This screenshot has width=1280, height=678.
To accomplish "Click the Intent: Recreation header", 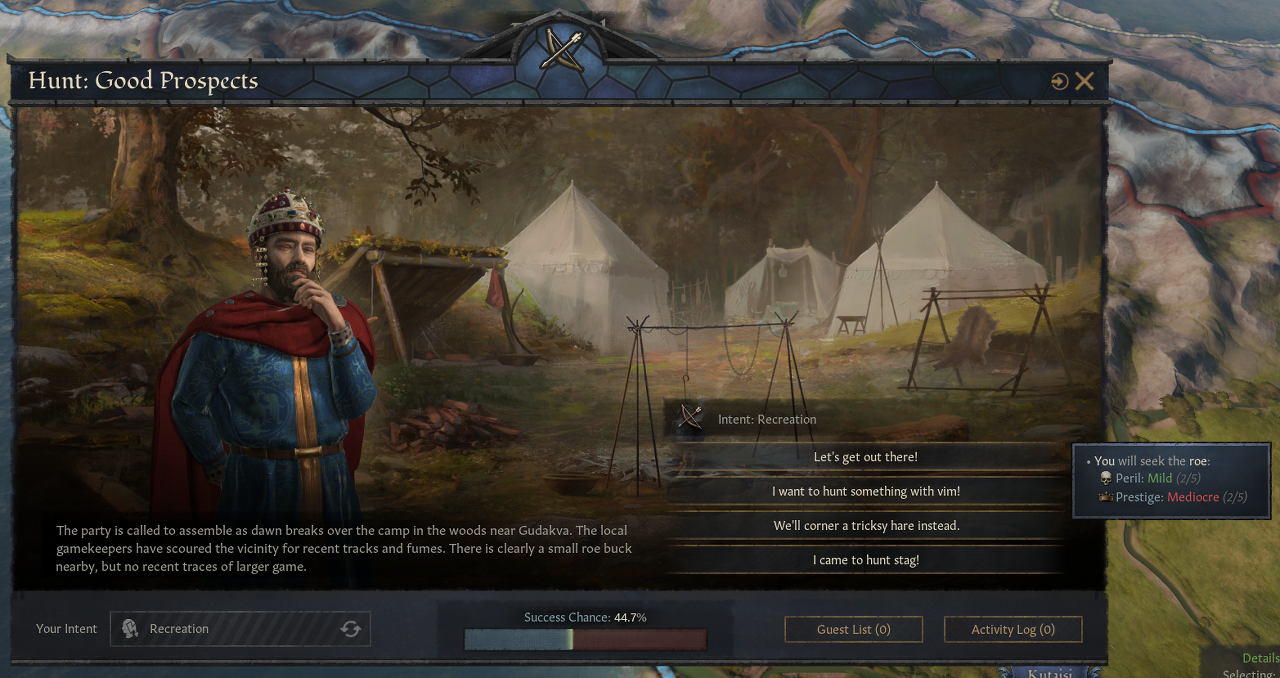I will click(x=766, y=419).
